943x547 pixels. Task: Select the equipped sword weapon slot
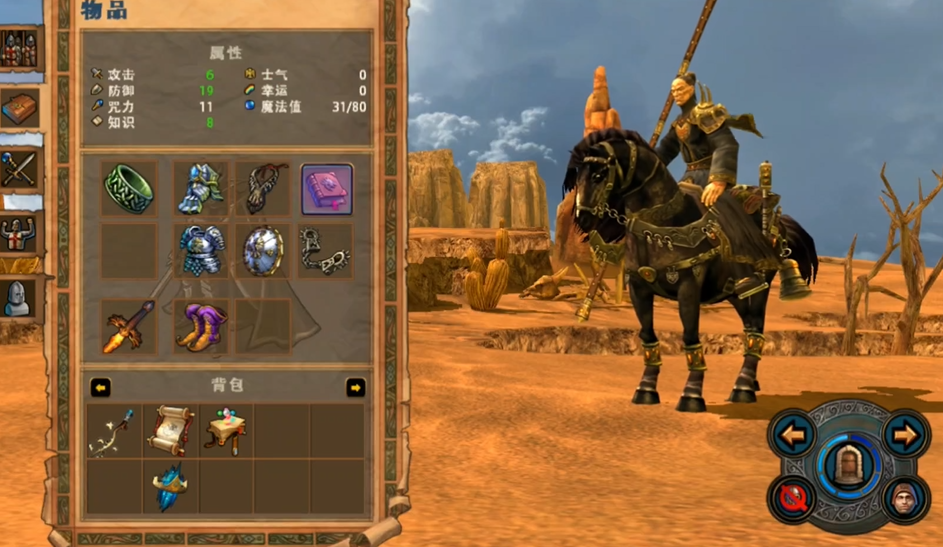click(x=128, y=327)
